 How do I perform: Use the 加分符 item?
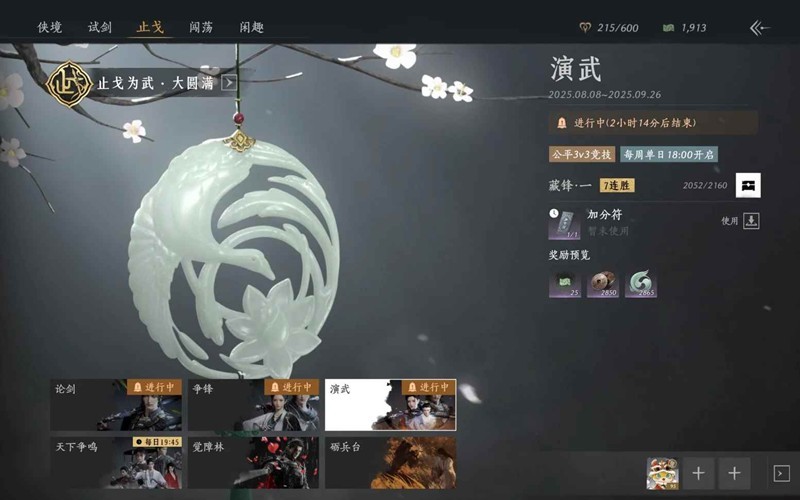click(x=751, y=221)
